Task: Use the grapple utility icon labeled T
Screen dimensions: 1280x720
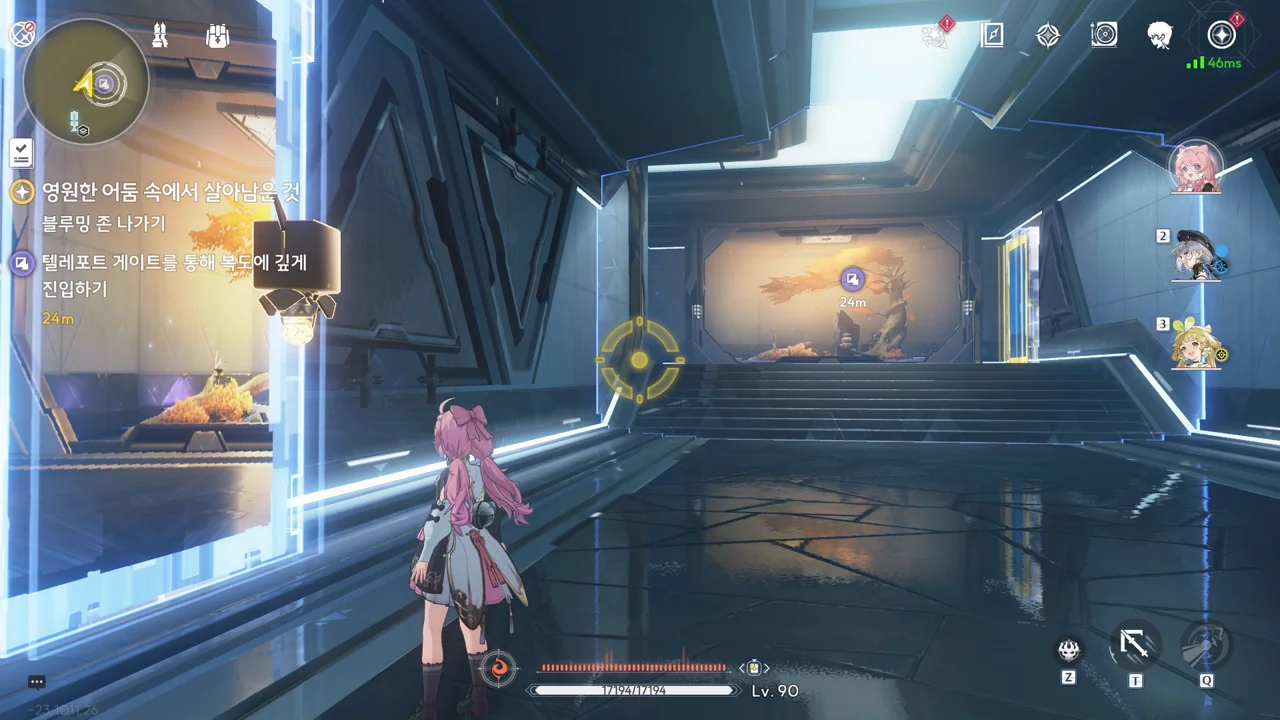Action: pos(1135,645)
